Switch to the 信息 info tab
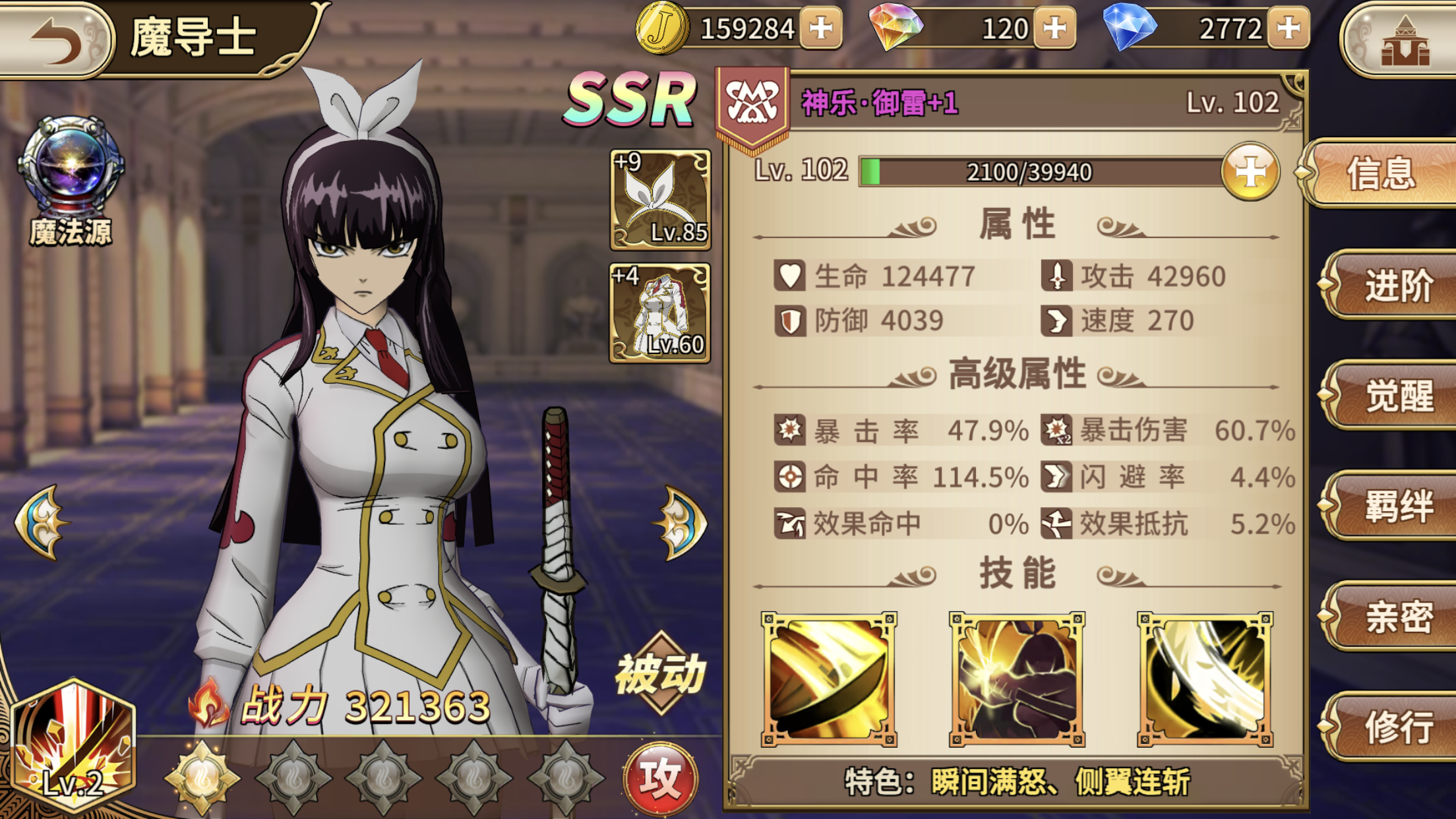1456x819 pixels. [x=1381, y=173]
